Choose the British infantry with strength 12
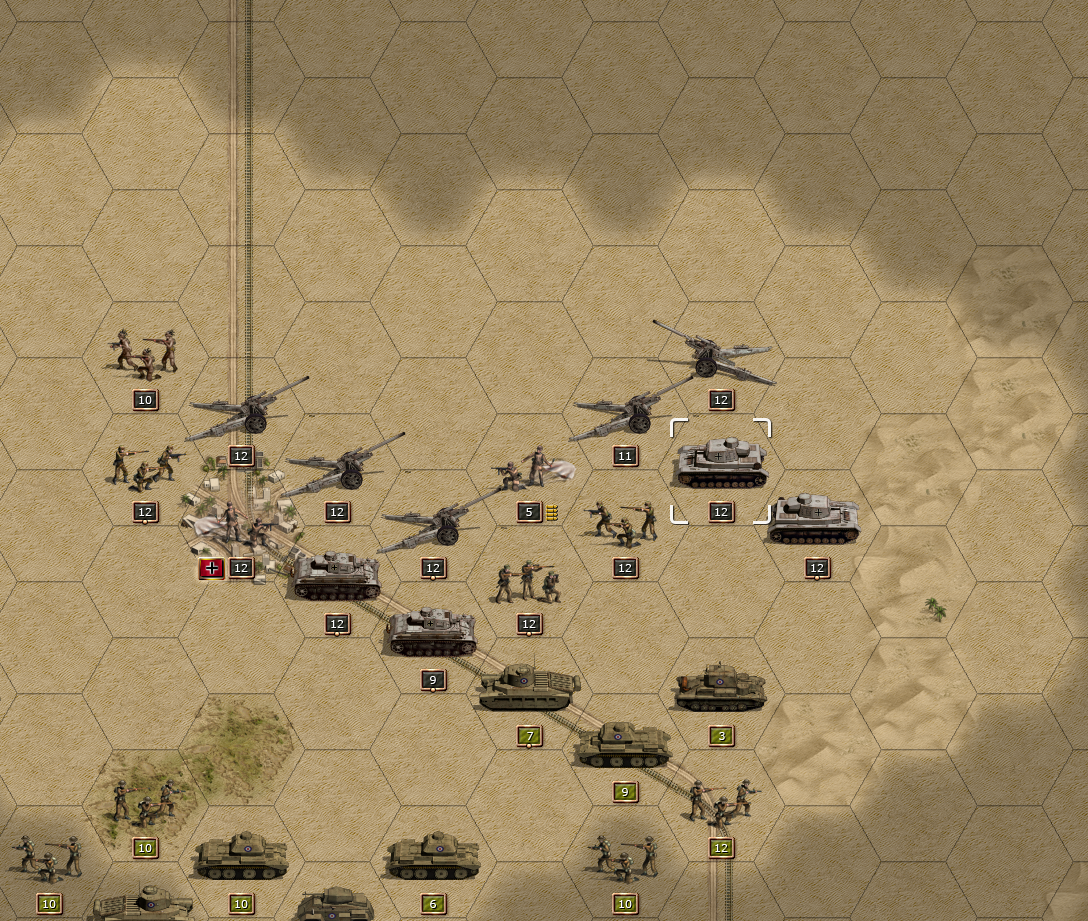Image resolution: width=1088 pixels, height=921 pixels. click(x=721, y=802)
